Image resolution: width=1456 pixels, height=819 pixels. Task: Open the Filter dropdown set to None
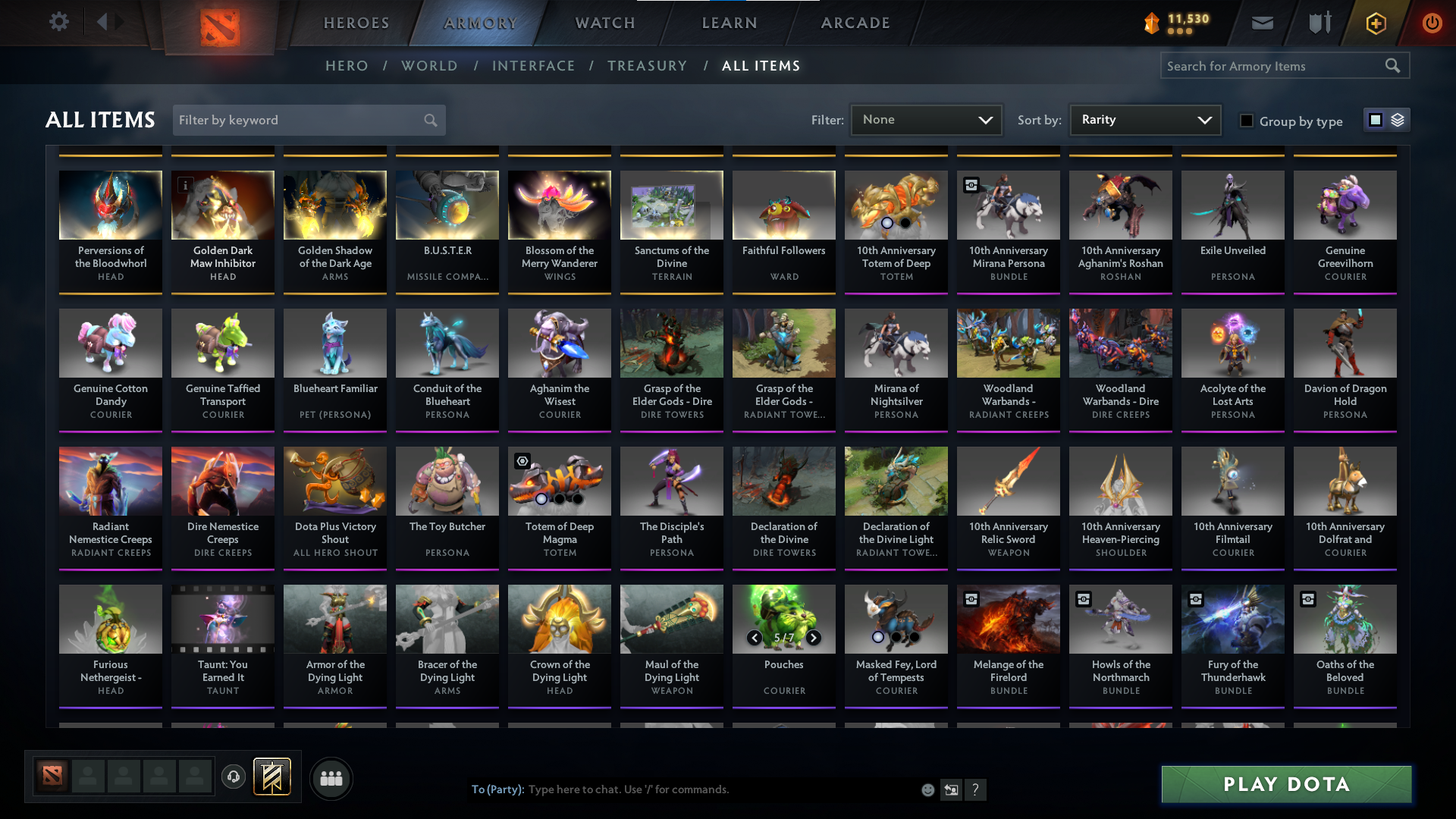[925, 119]
